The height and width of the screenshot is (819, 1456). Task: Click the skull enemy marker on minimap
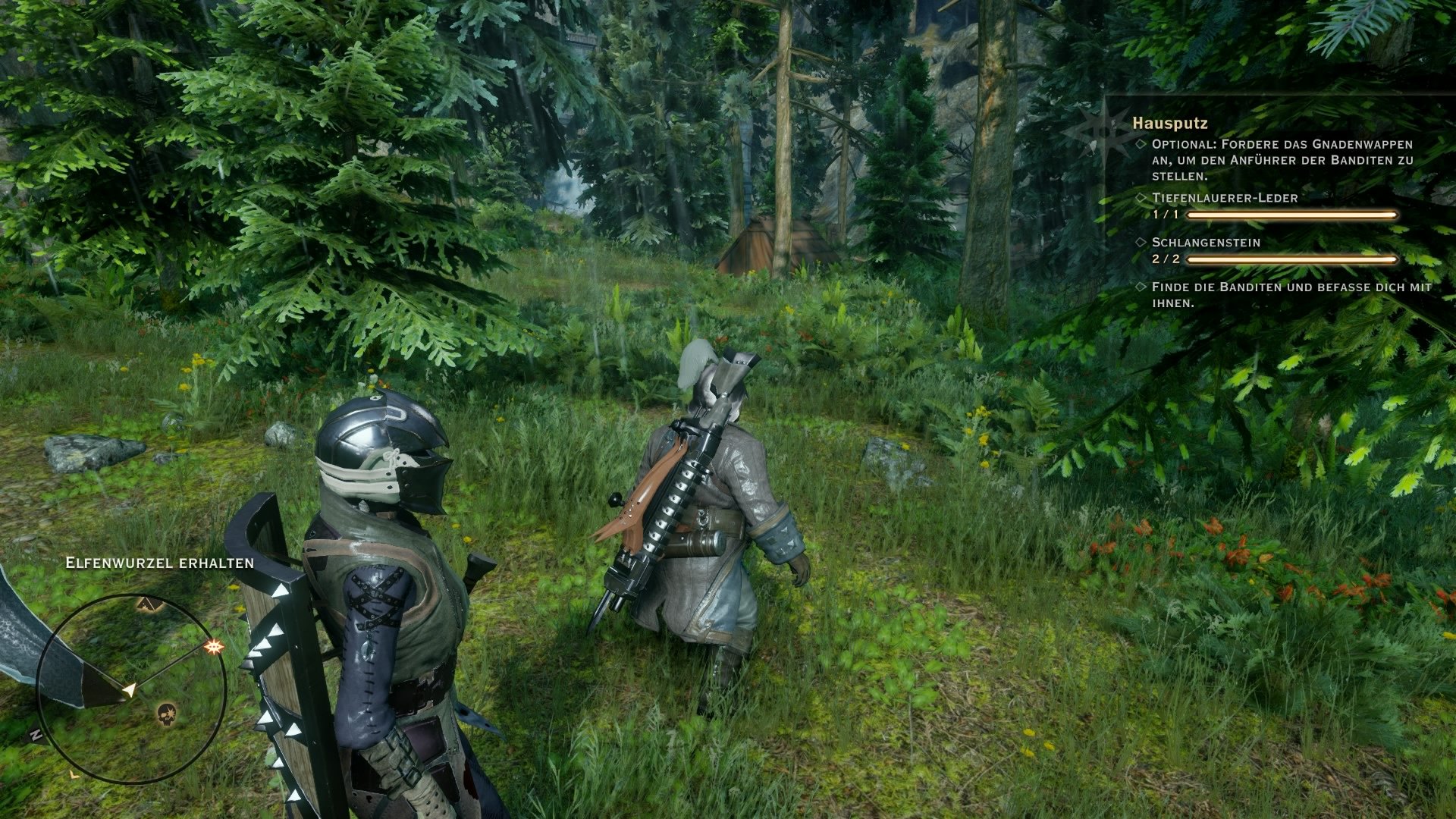coord(167,714)
